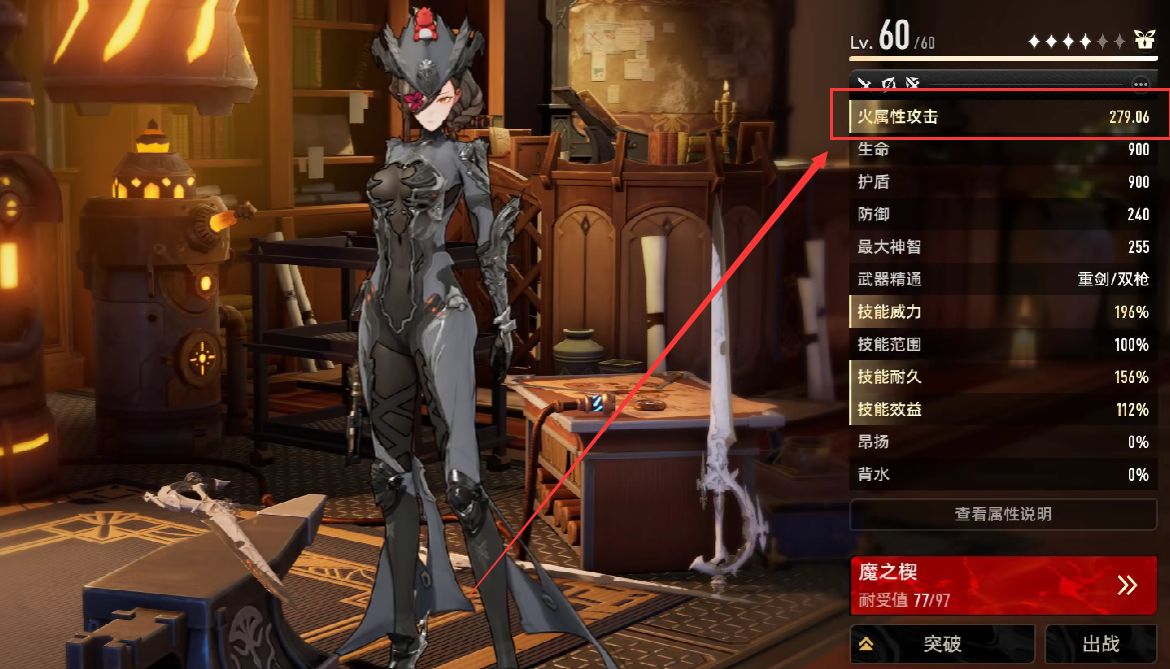The image size is (1170, 669).
Task: Open the three-dot more options button
Action: [x=1140, y=84]
